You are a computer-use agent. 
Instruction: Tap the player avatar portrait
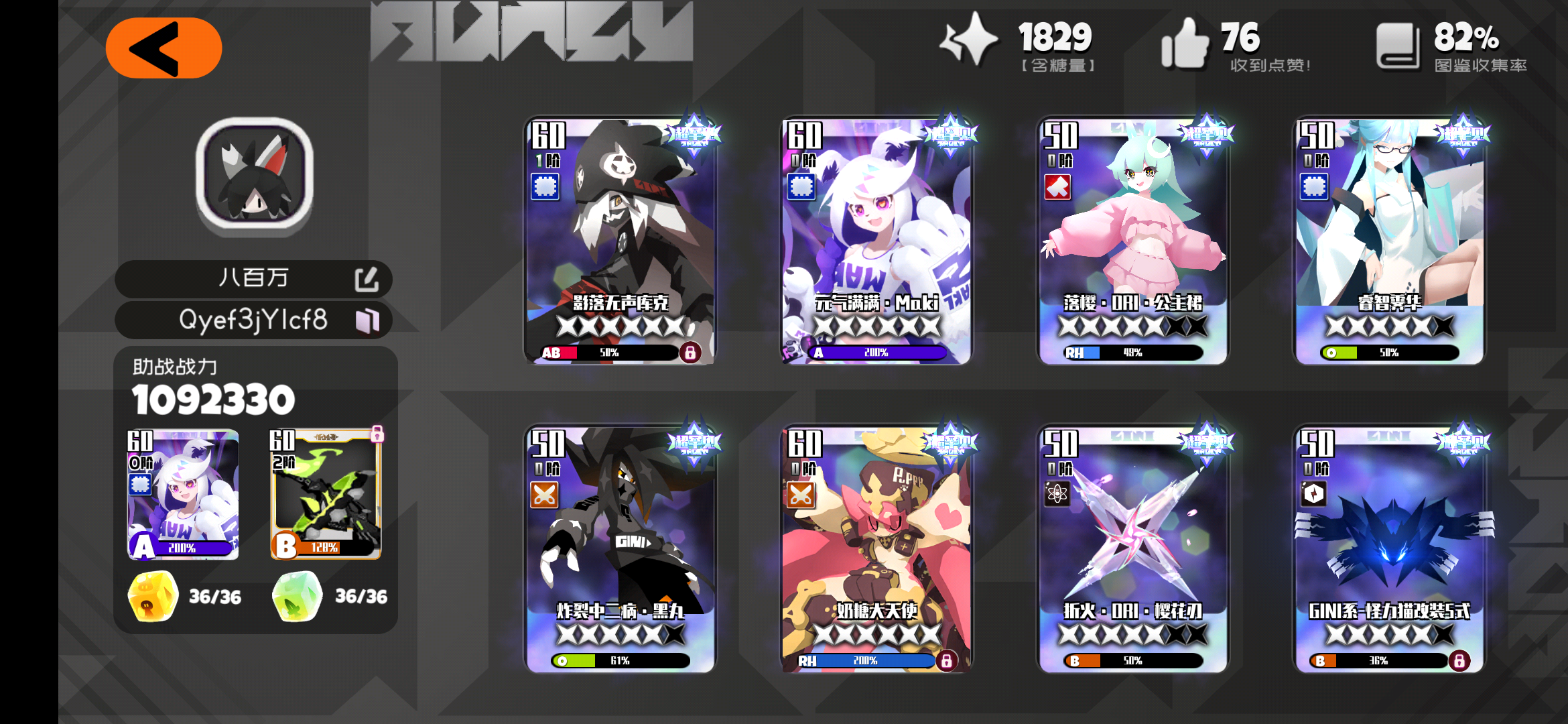[x=255, y=181]
